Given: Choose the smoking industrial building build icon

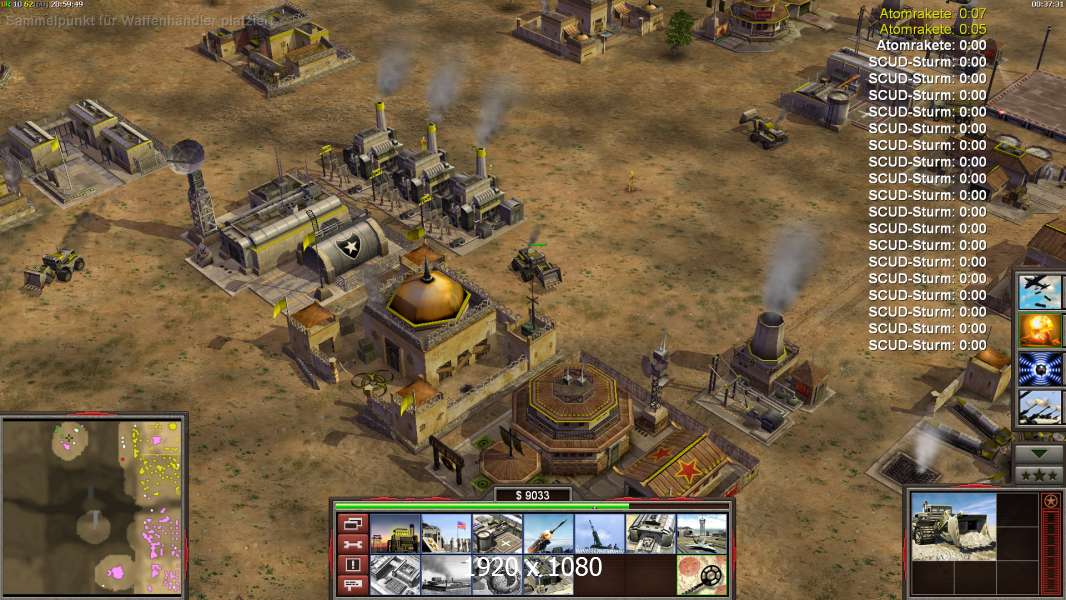Looking at the screenshot, I should [x=446, y=575].
